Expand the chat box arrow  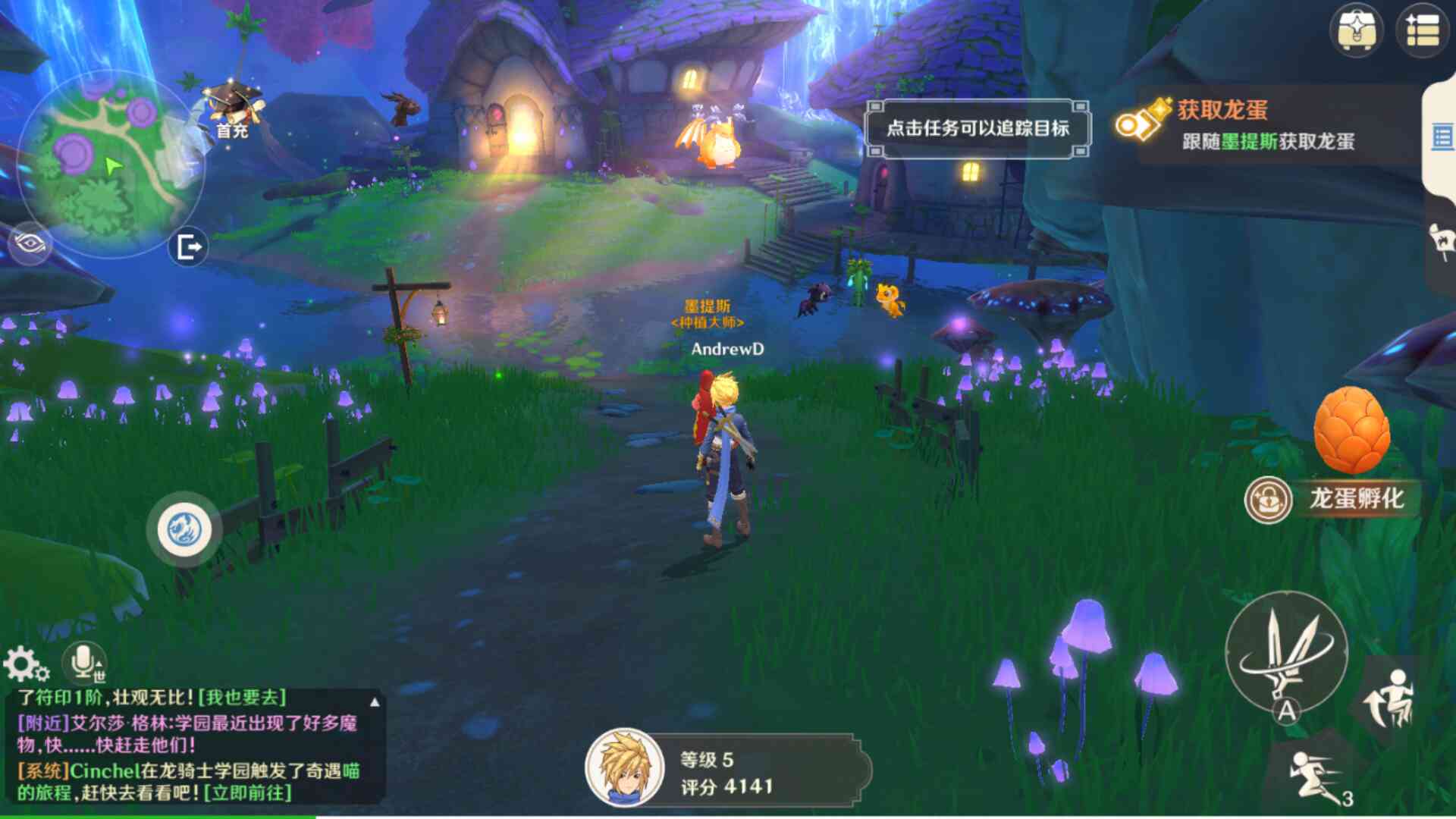tap(375, 701)
